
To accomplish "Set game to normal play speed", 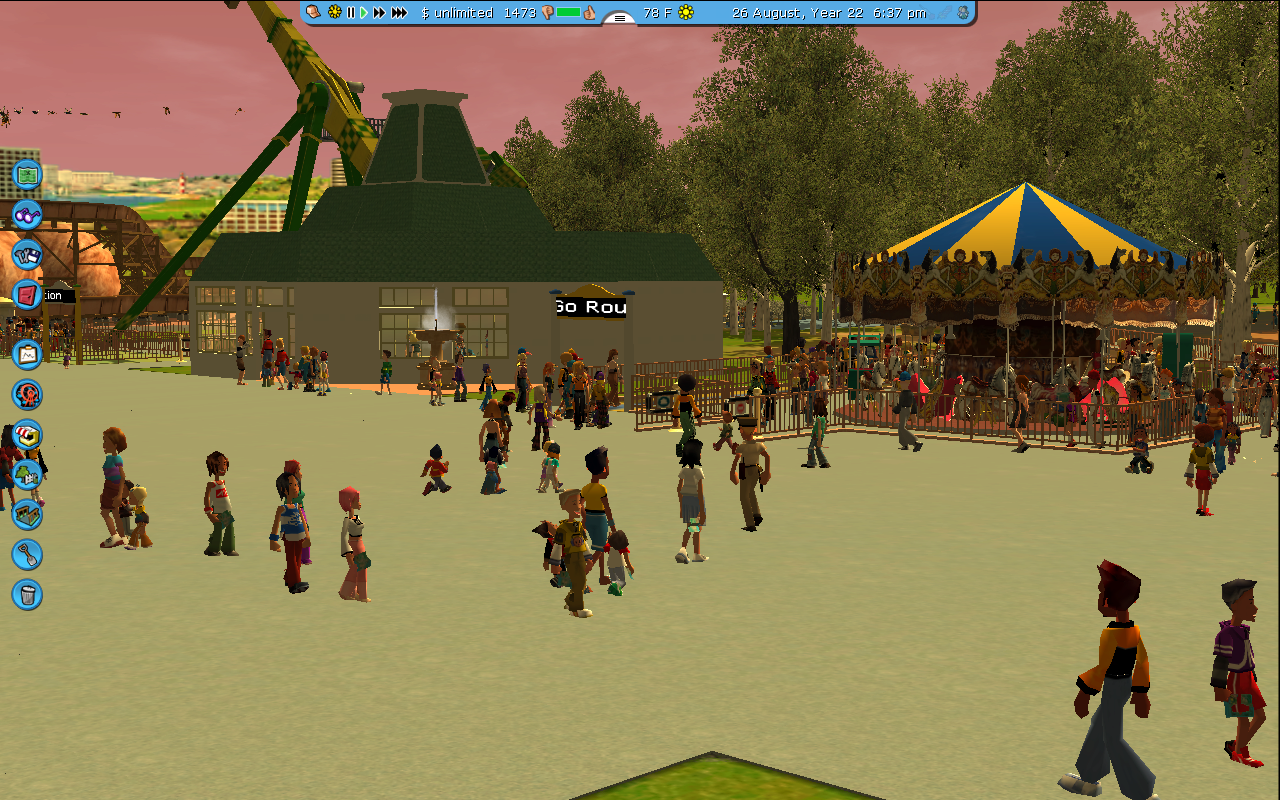I will (364, 13).
